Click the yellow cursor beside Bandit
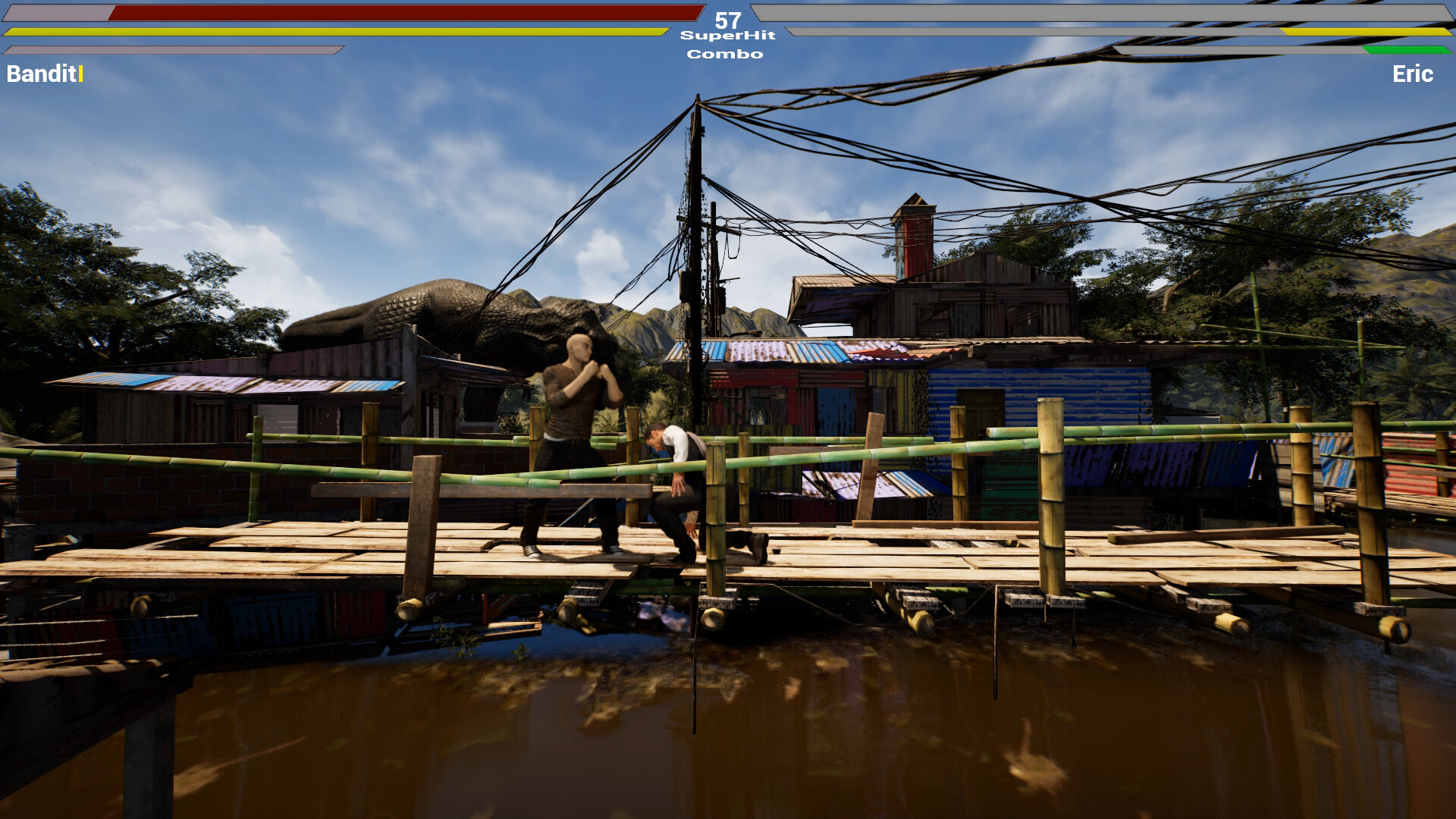1456x819 pixels. click(79, 75)
